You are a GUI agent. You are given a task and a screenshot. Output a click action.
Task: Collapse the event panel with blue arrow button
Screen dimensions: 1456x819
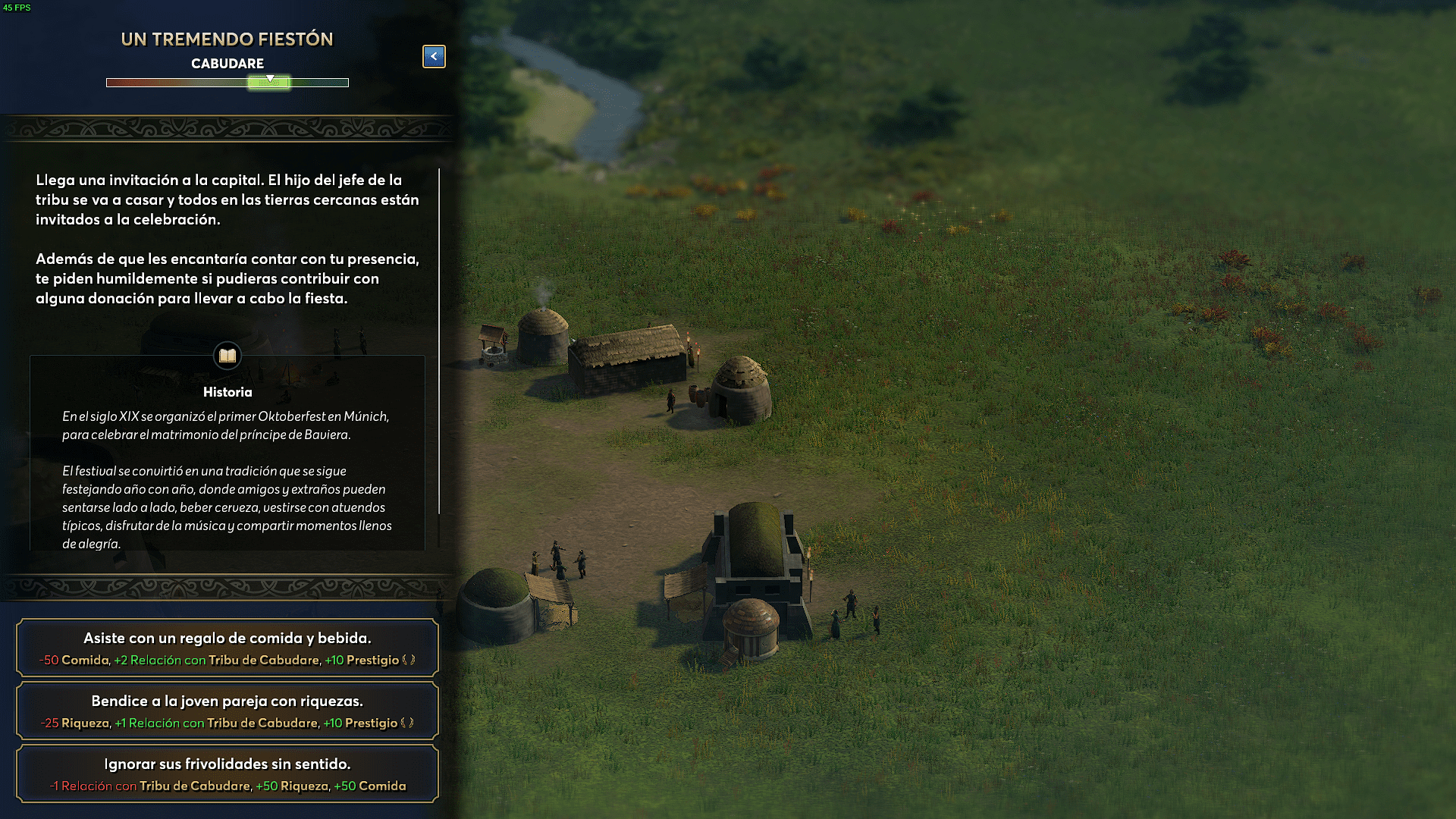(x=434, y=56)
